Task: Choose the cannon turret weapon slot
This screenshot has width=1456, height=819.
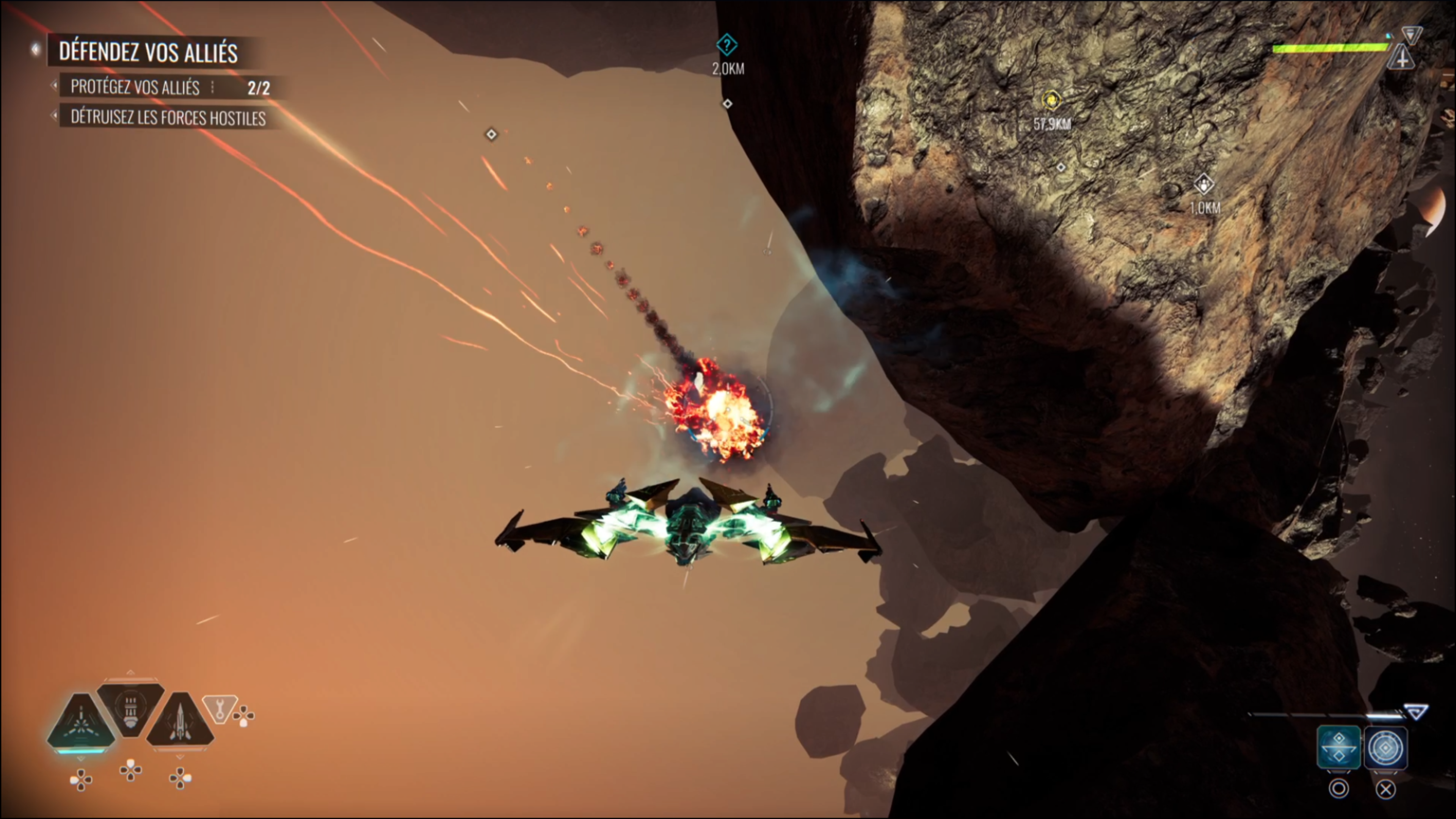Action: click(x=130, y=709)
